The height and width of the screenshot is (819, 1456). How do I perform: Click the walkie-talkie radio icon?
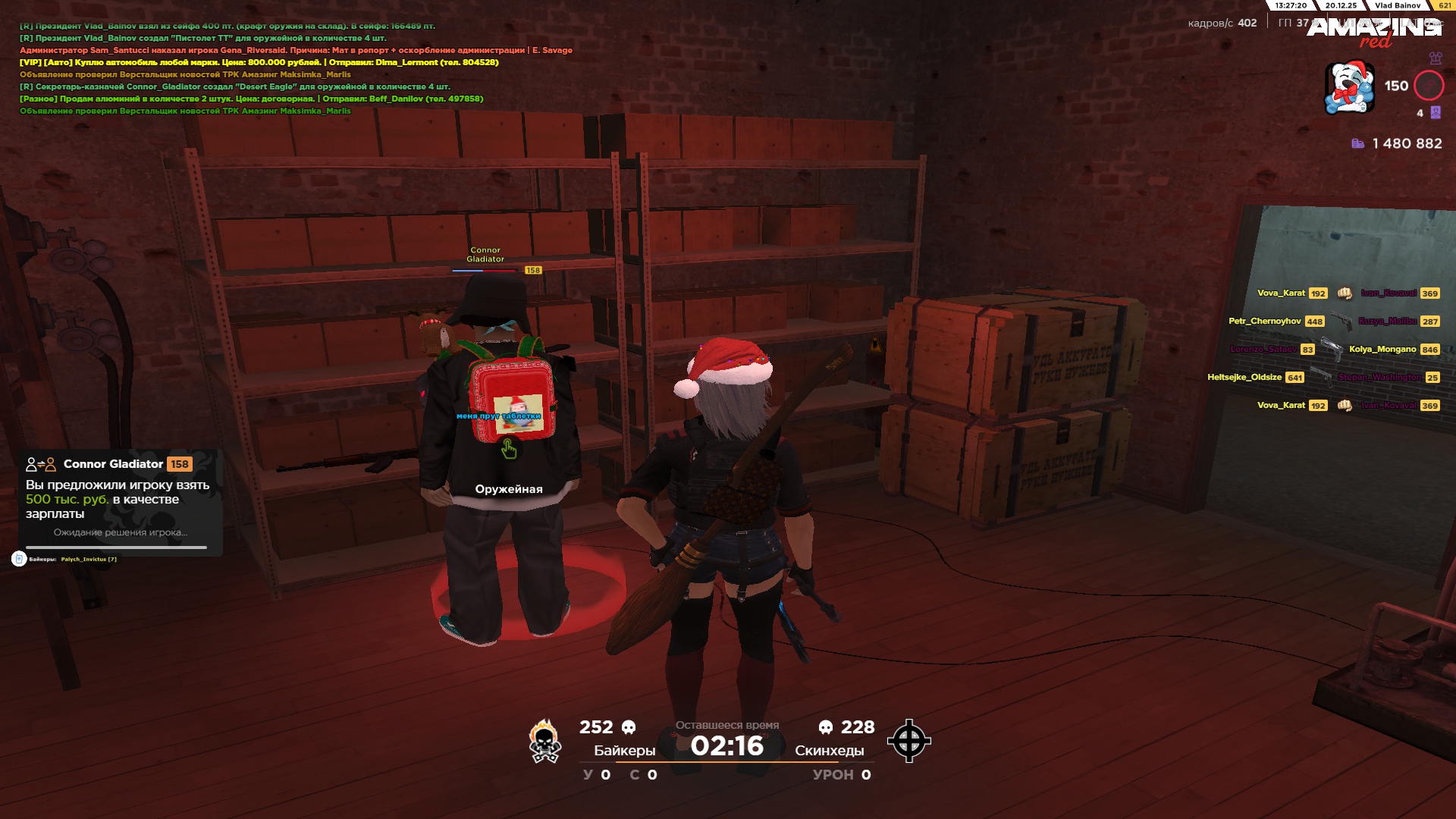pyautogui.click(x=19, y=559)
